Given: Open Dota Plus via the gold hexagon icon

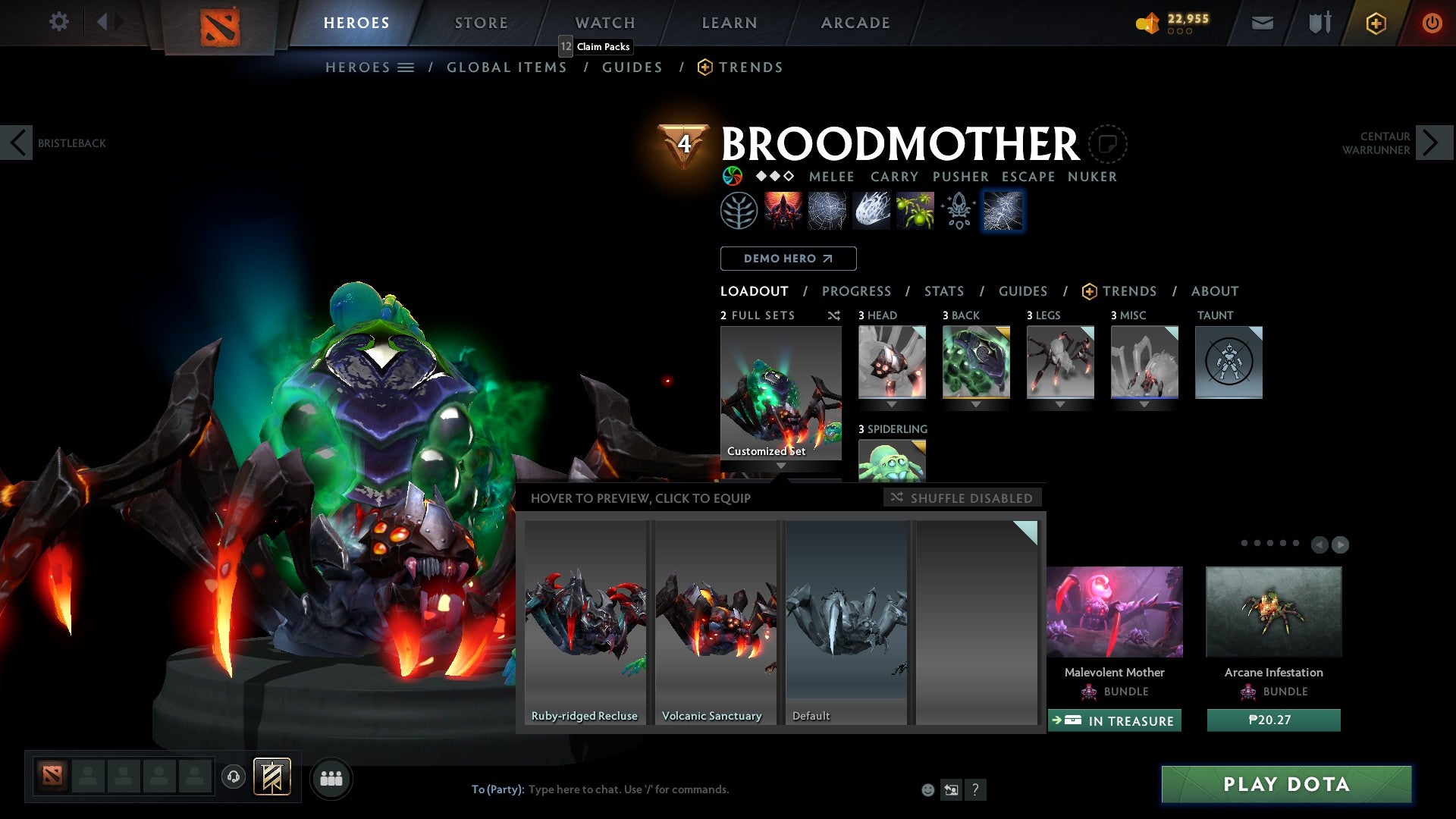Looking at the screenshot, I should [1375, 23].
